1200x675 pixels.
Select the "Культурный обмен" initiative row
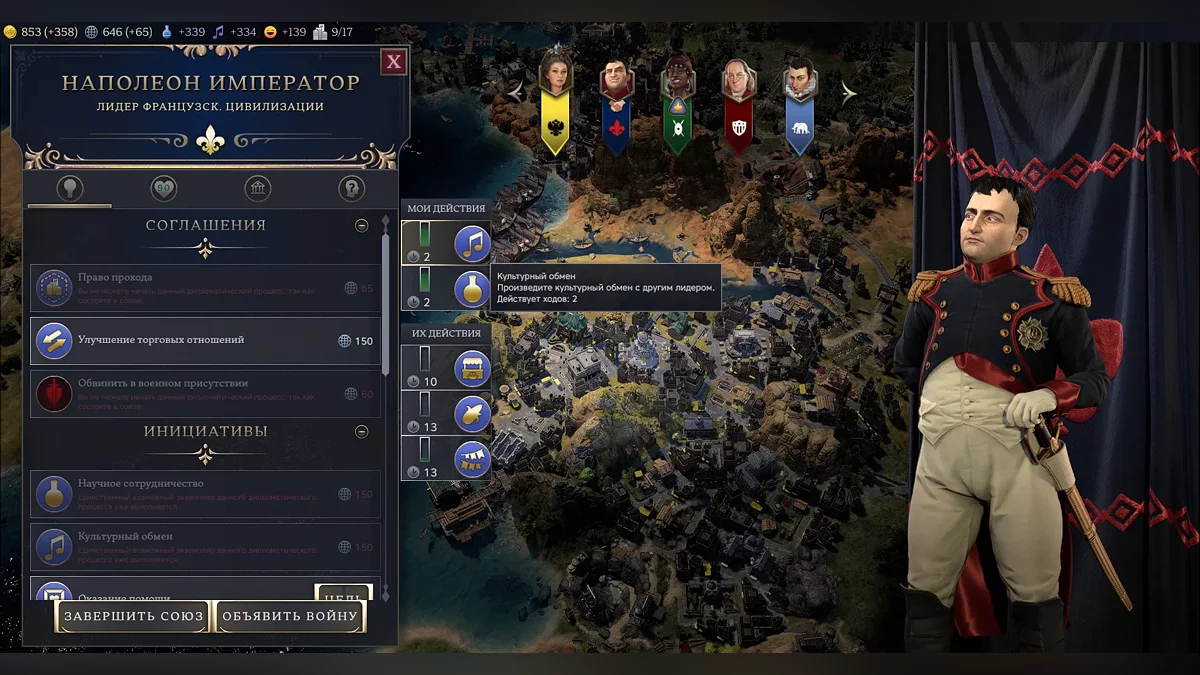[205, 546]
